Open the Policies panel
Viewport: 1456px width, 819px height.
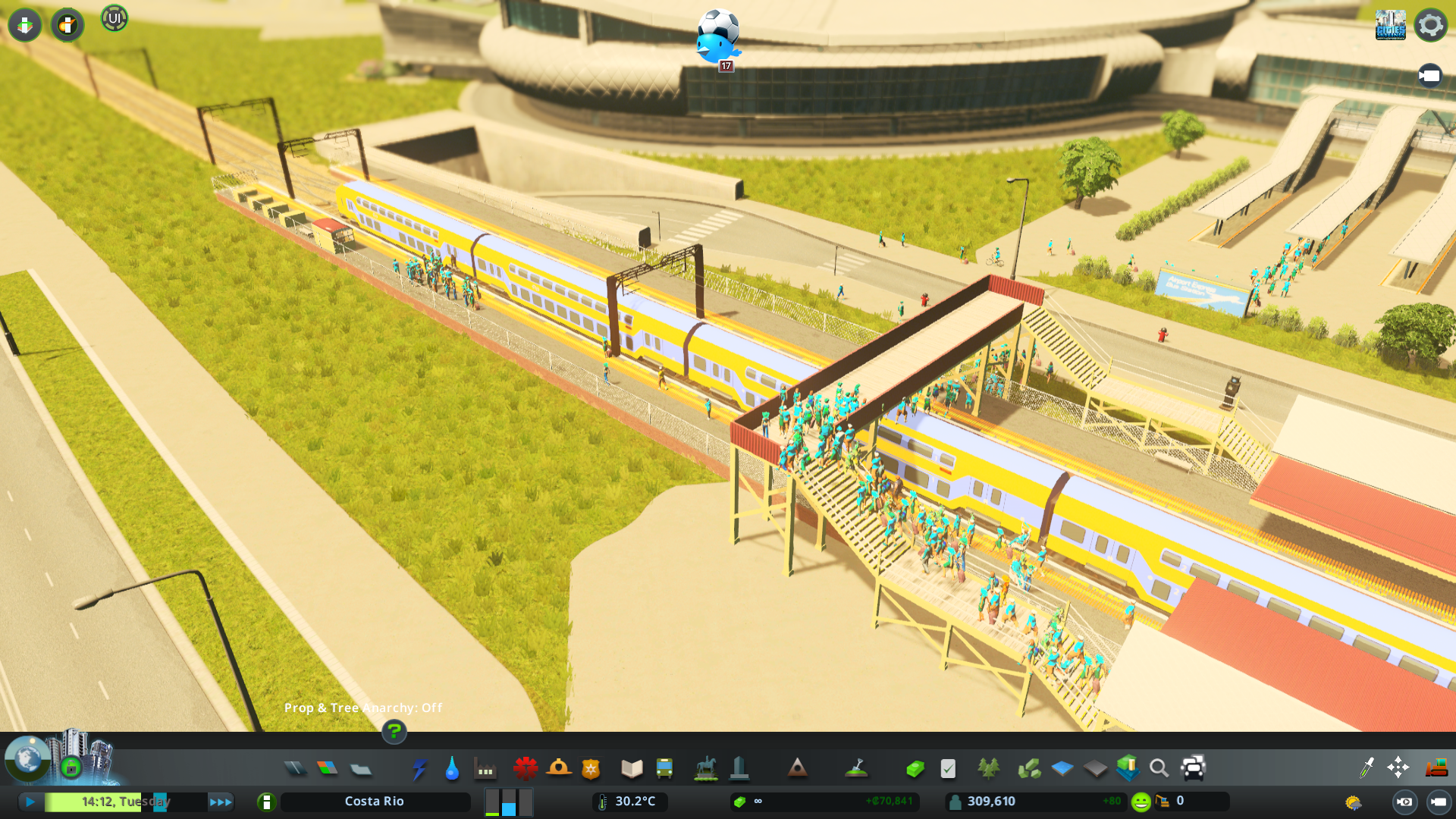(x=947, y=768)
